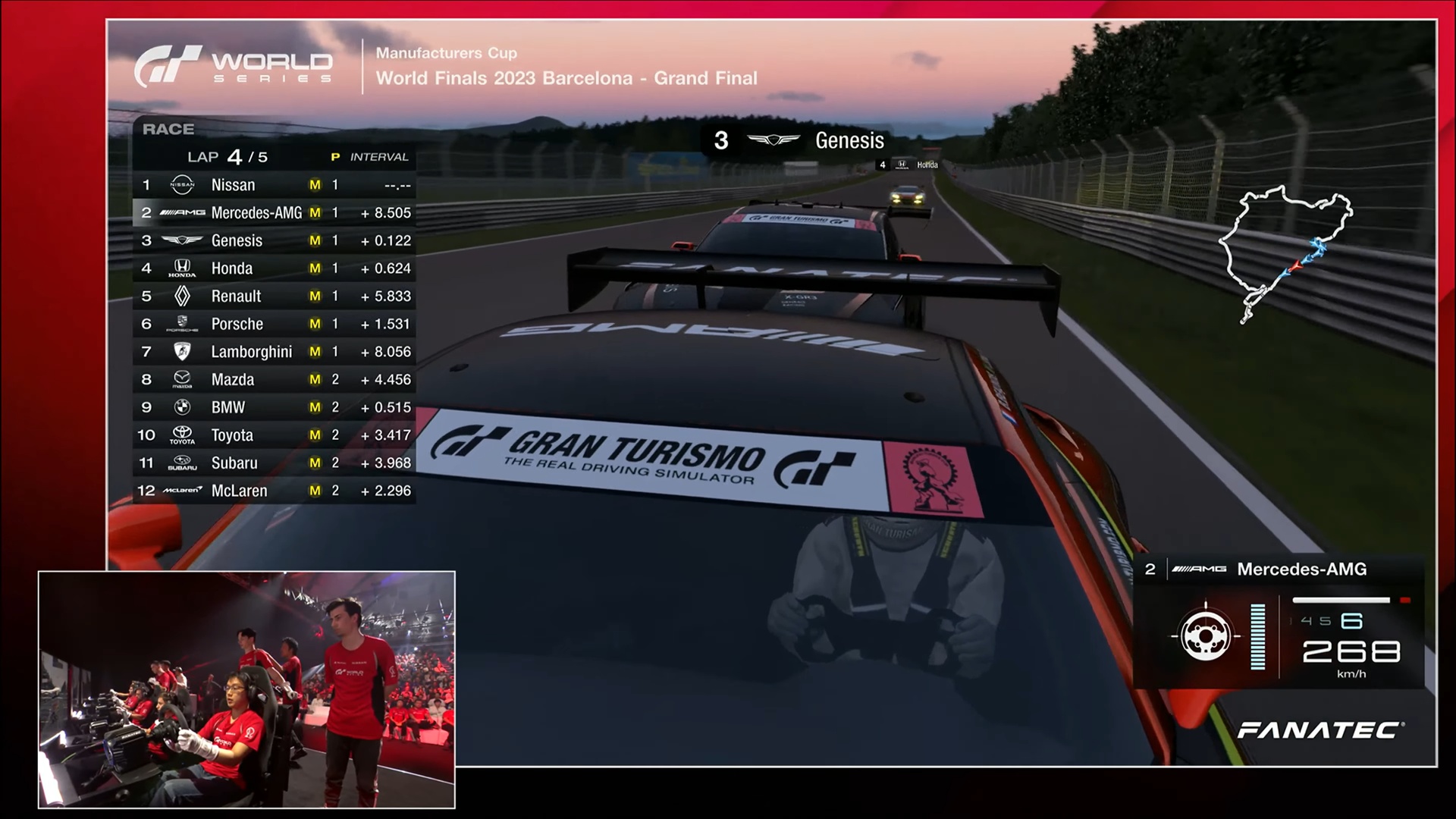Select Honda in the race standings
The image size is (1456, 819).
click(274, 268)
